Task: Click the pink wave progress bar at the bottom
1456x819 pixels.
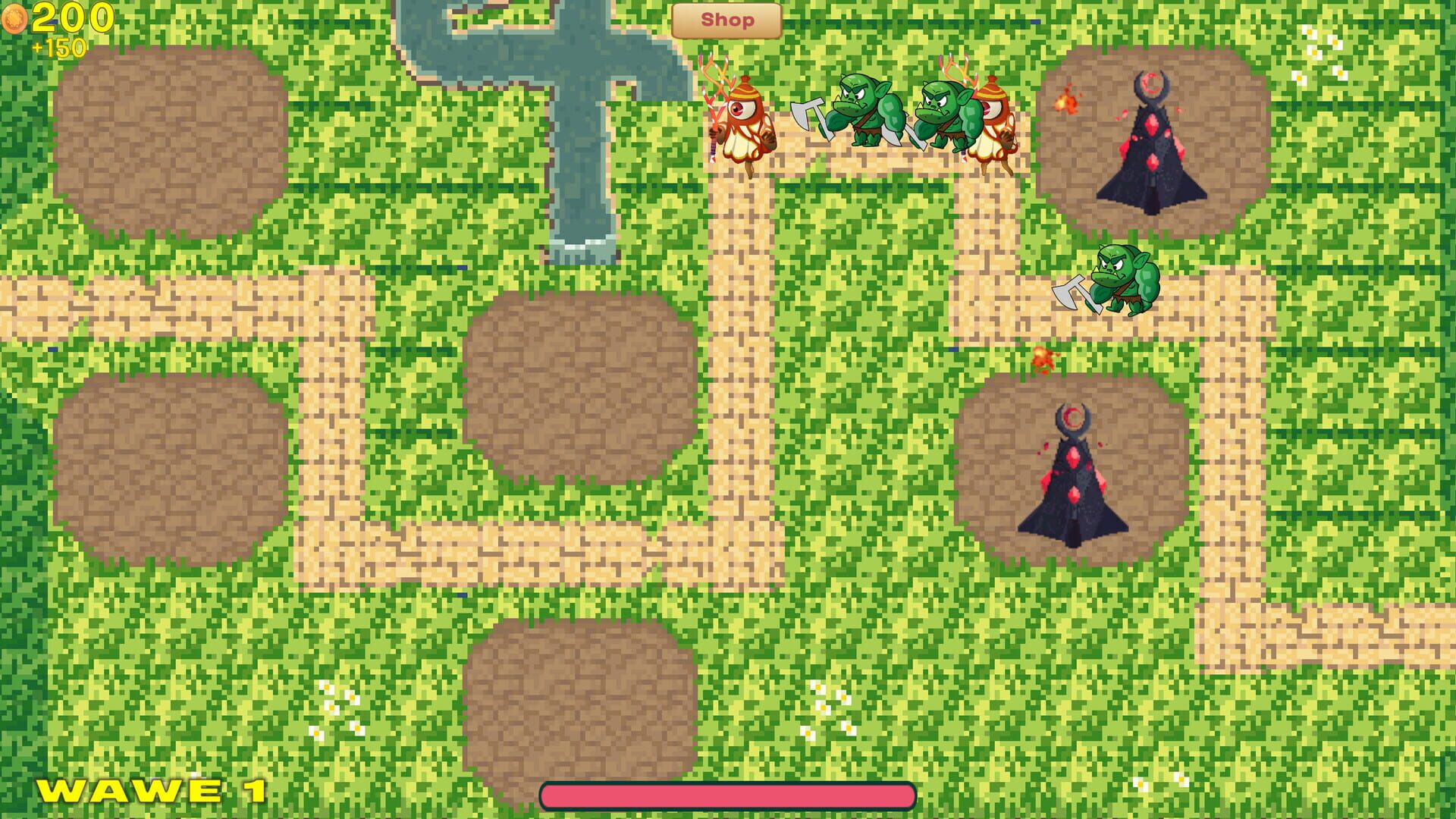Action: (x=724, y=794)
